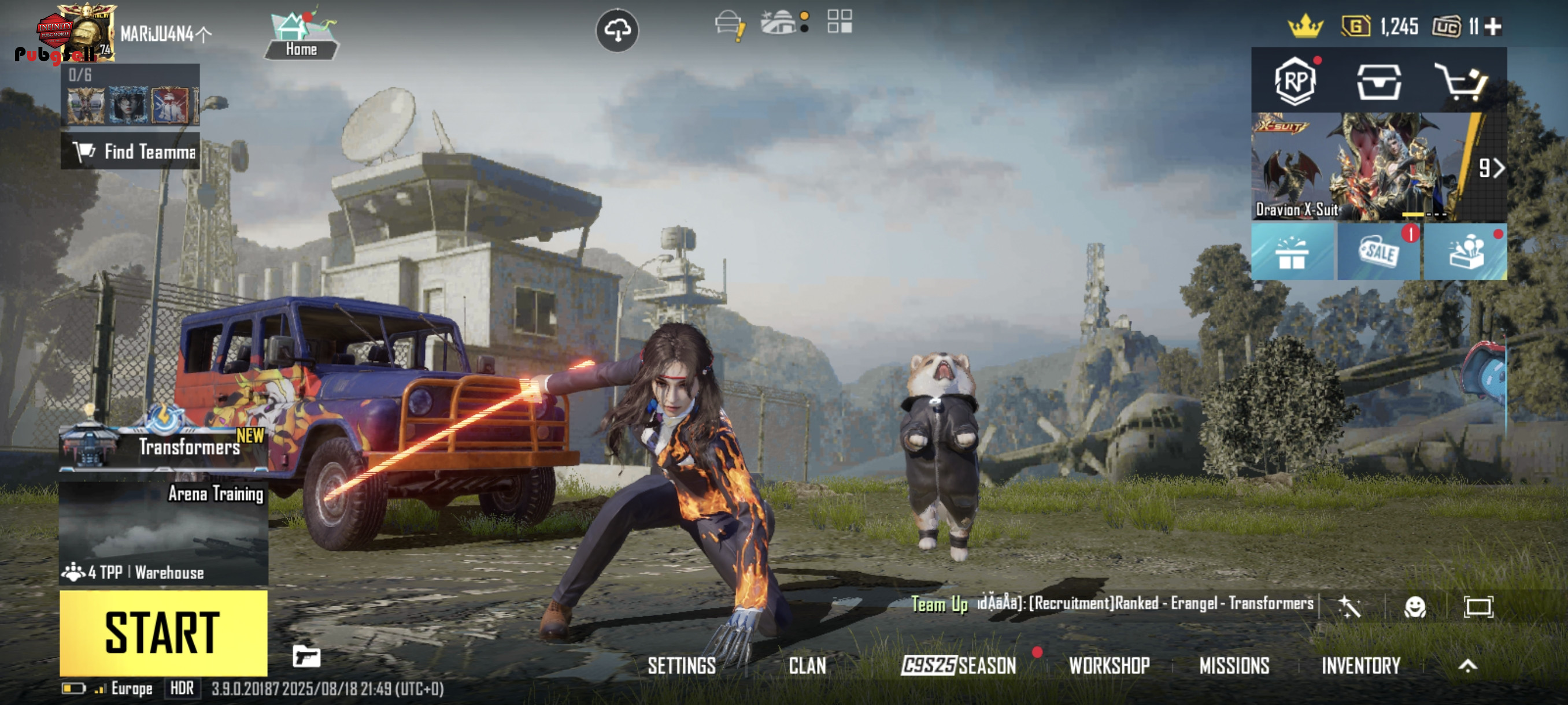Open the Home button
Image resolution: width=1568 pixels, height=705 pixels.
tap(301, 35)
